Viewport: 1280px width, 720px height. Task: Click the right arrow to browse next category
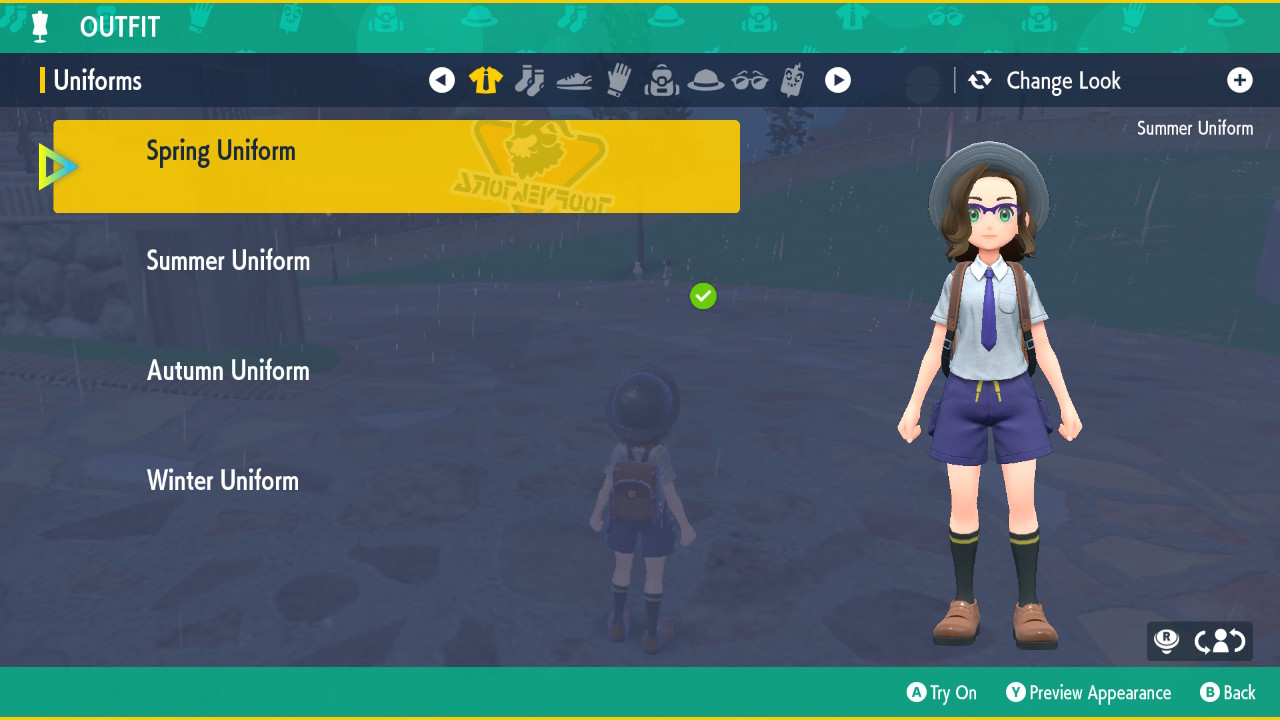pos(838,80)
